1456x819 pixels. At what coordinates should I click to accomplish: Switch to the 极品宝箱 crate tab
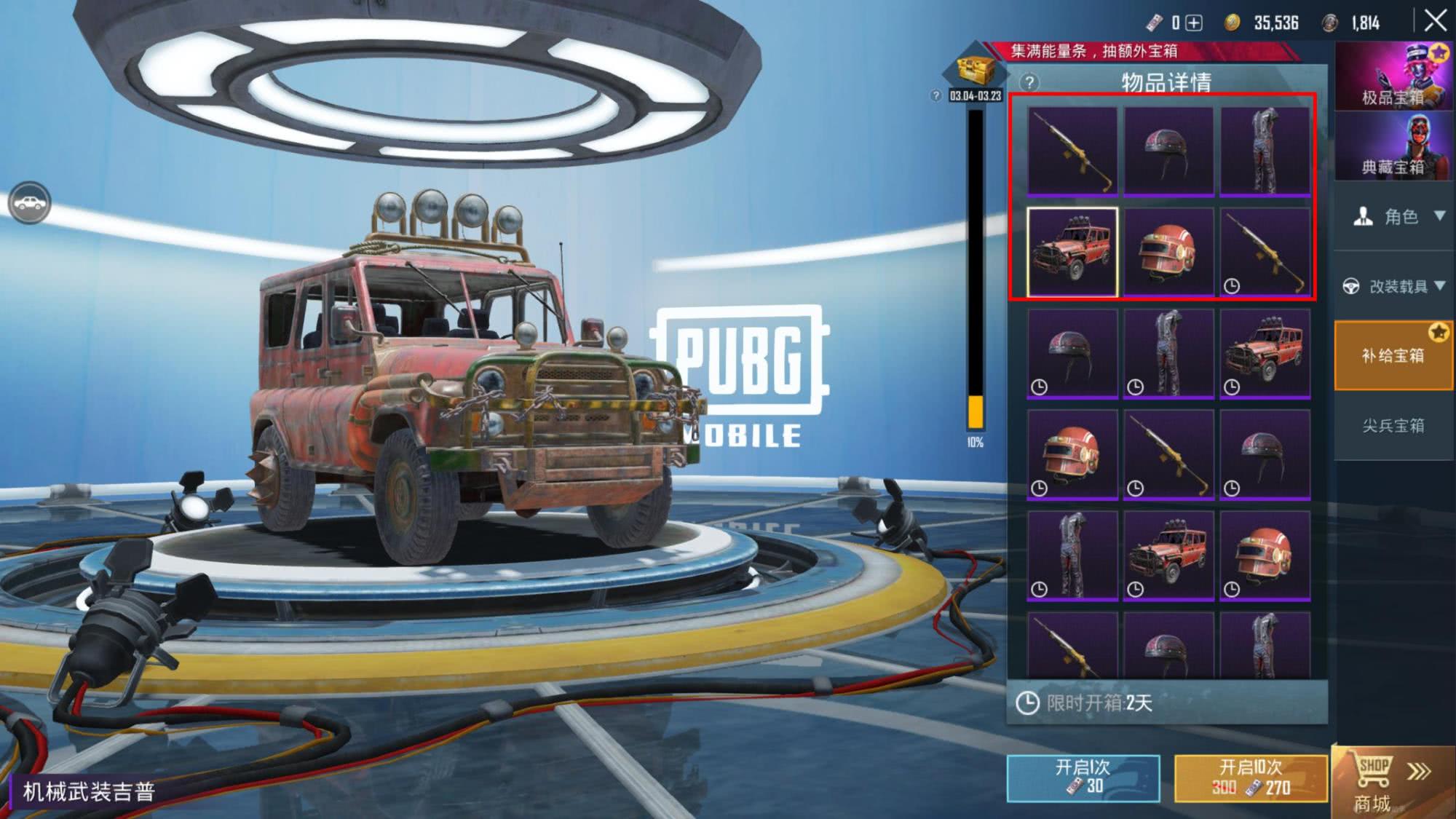click(1393, 76)
